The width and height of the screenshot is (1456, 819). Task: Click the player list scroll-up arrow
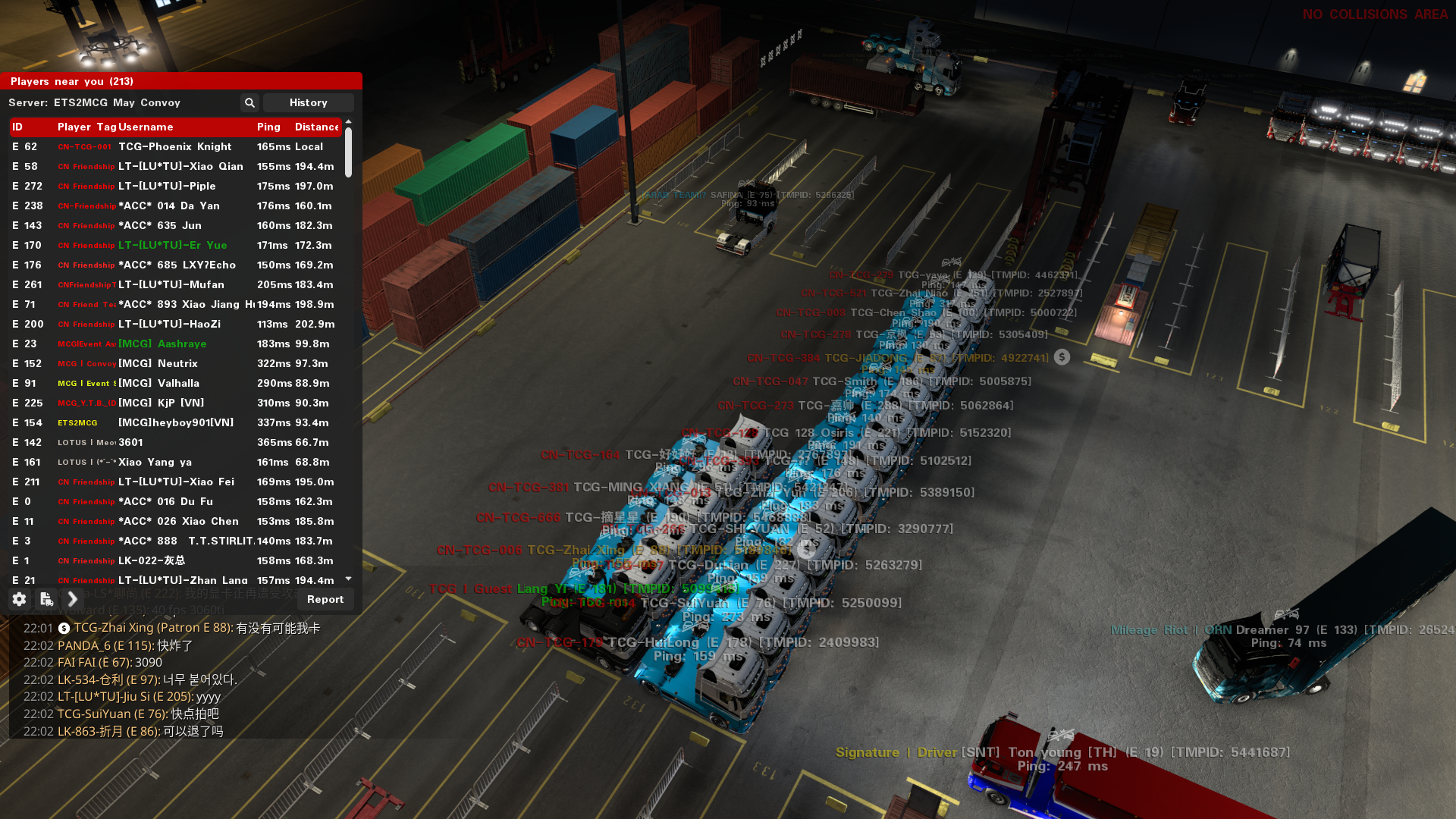(x=349, y=121)
